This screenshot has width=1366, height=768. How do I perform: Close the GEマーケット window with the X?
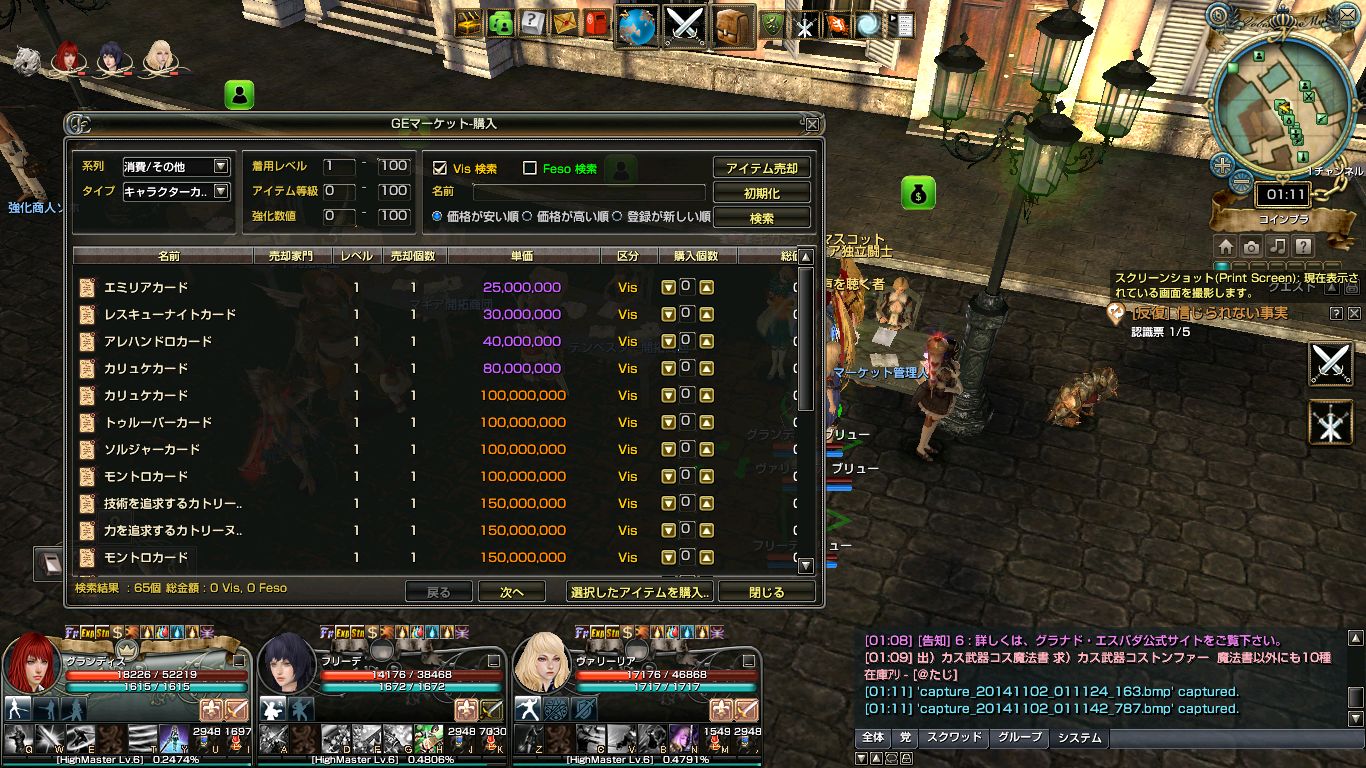812,124
